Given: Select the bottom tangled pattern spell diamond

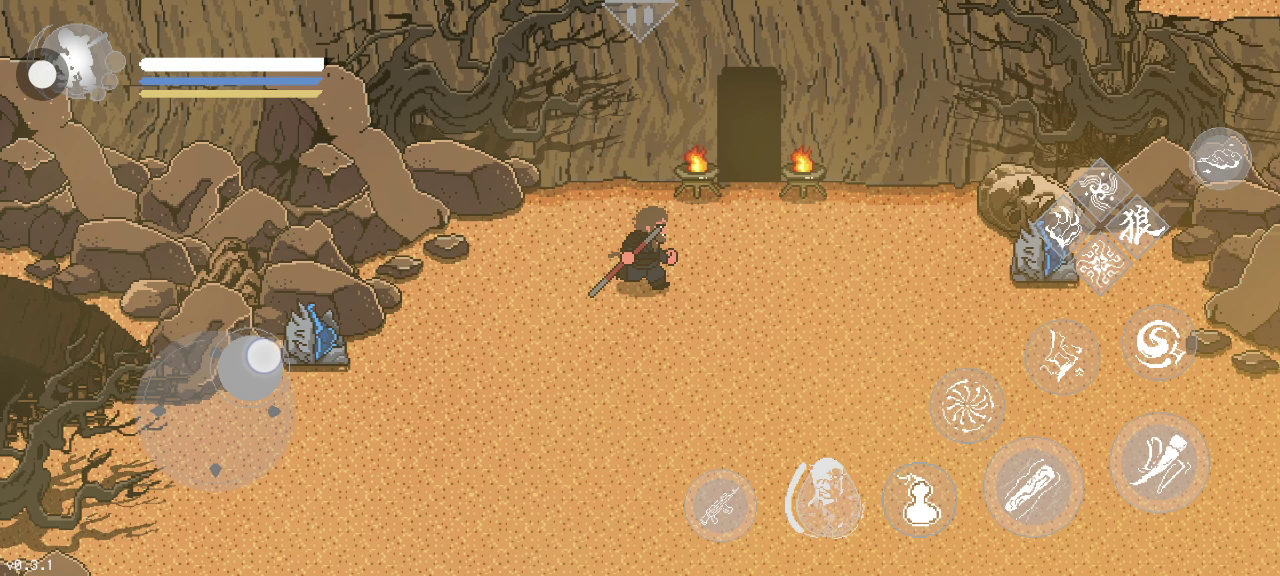Looking at the screenshot, I should tap(1100, 263).
